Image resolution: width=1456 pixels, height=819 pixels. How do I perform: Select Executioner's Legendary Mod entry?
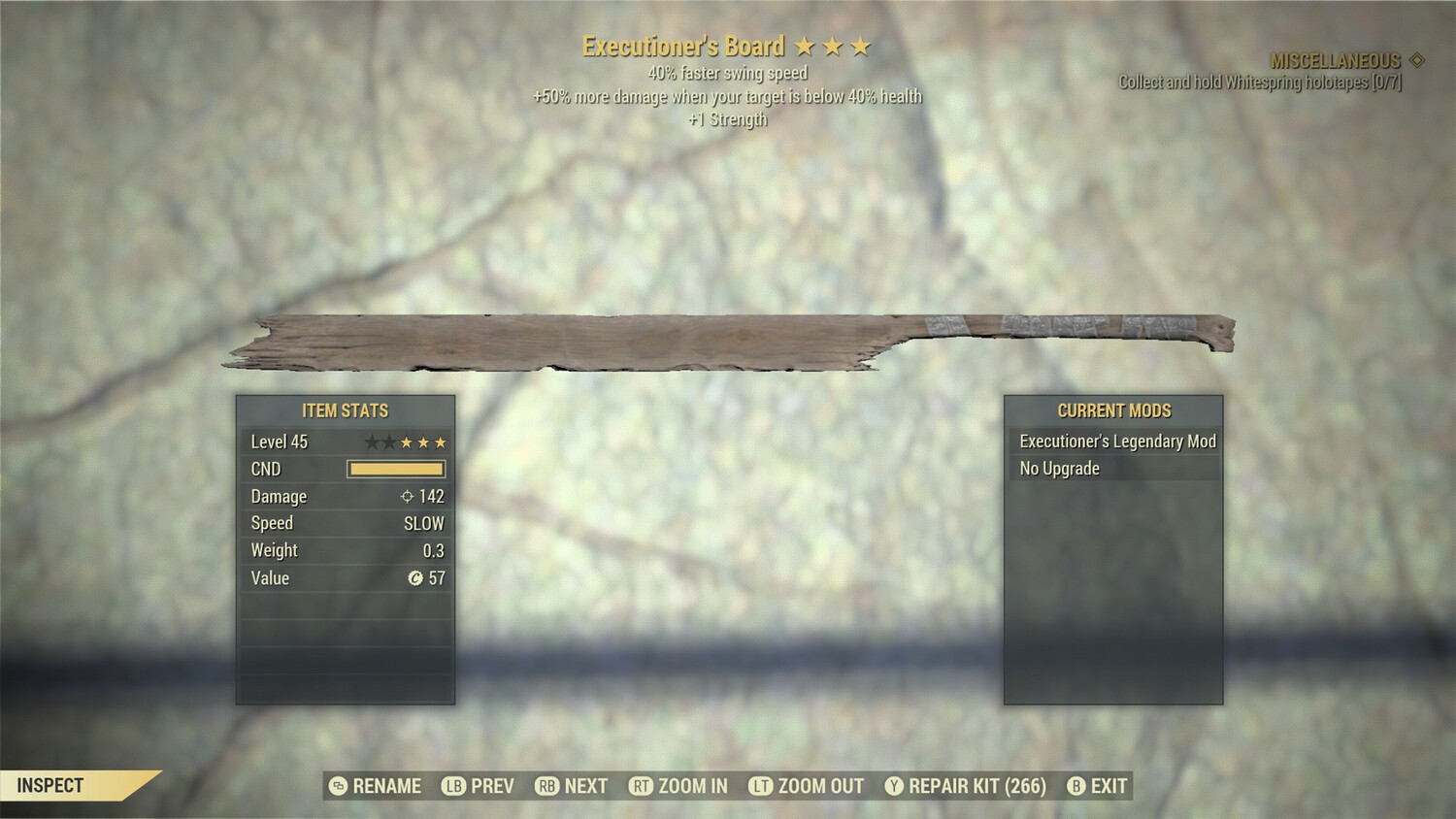pyautogui.click(x=1116, y=441)
